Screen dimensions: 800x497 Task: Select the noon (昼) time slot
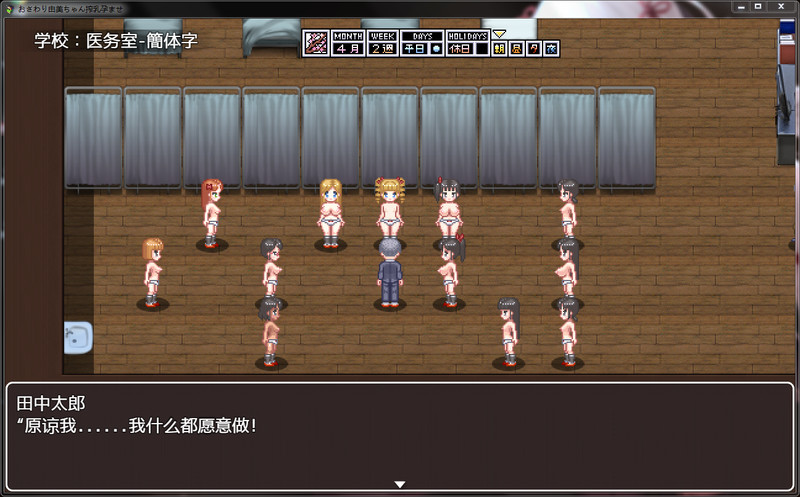[516, 48]
